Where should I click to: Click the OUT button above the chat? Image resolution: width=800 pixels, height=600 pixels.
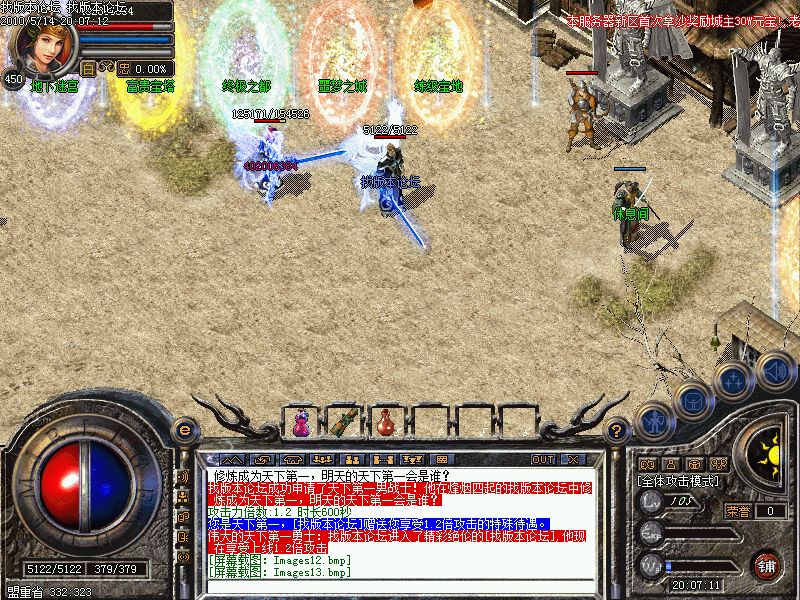(543, 459)
